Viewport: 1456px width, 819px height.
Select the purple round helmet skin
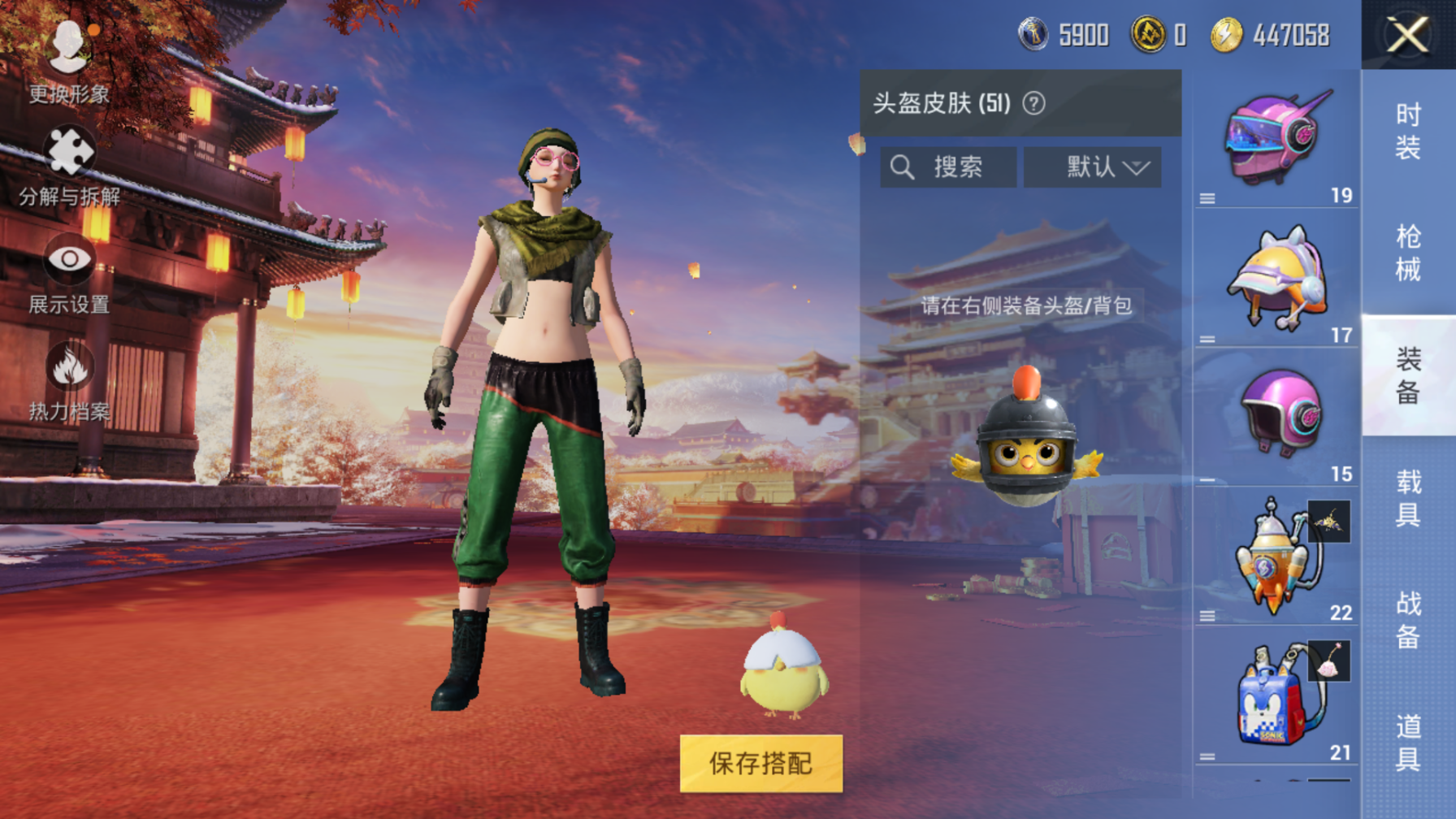click(1278, 416)
